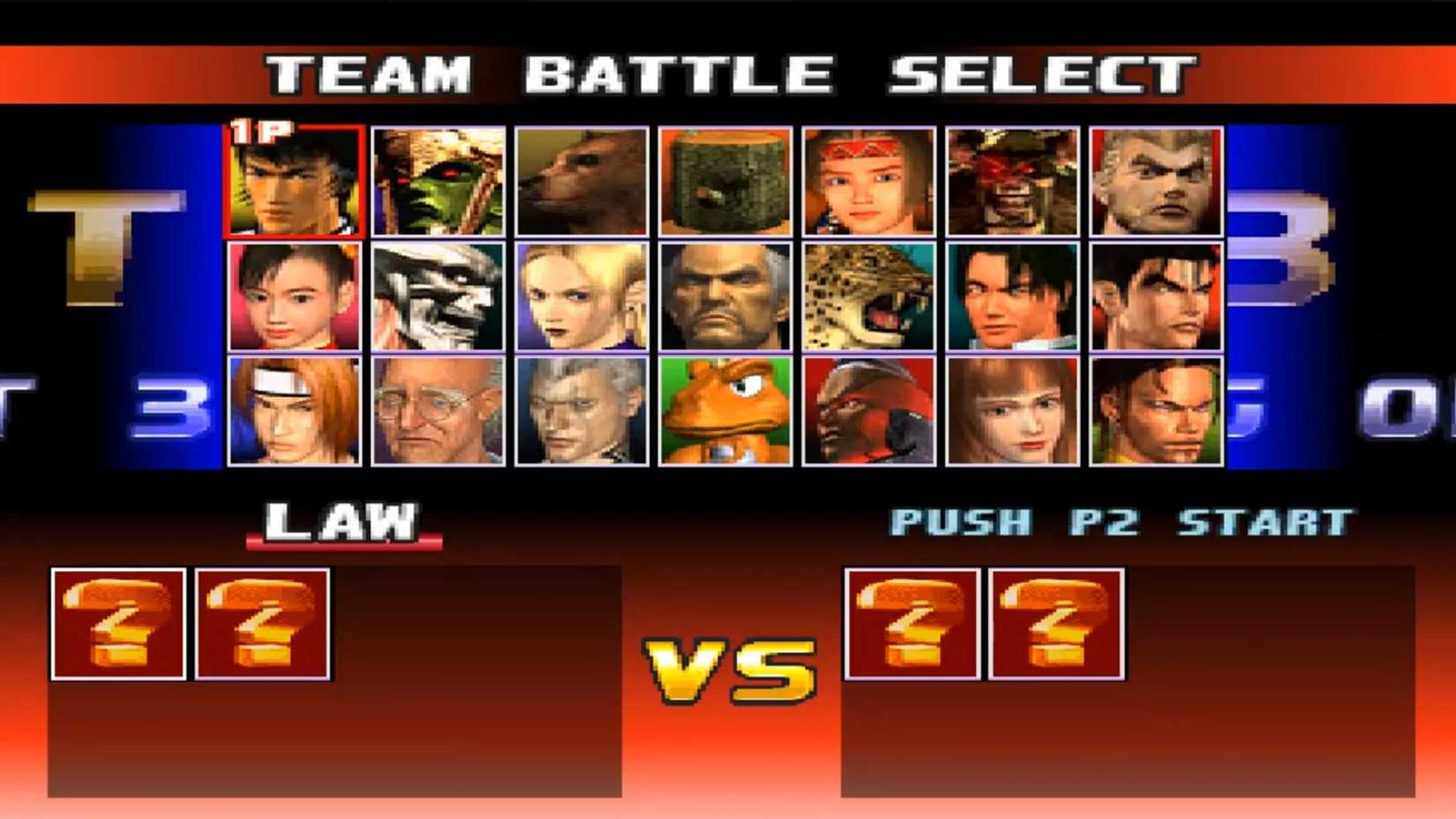
Task: Select Gon the orange dinosaur
Action: click(725, 415)
